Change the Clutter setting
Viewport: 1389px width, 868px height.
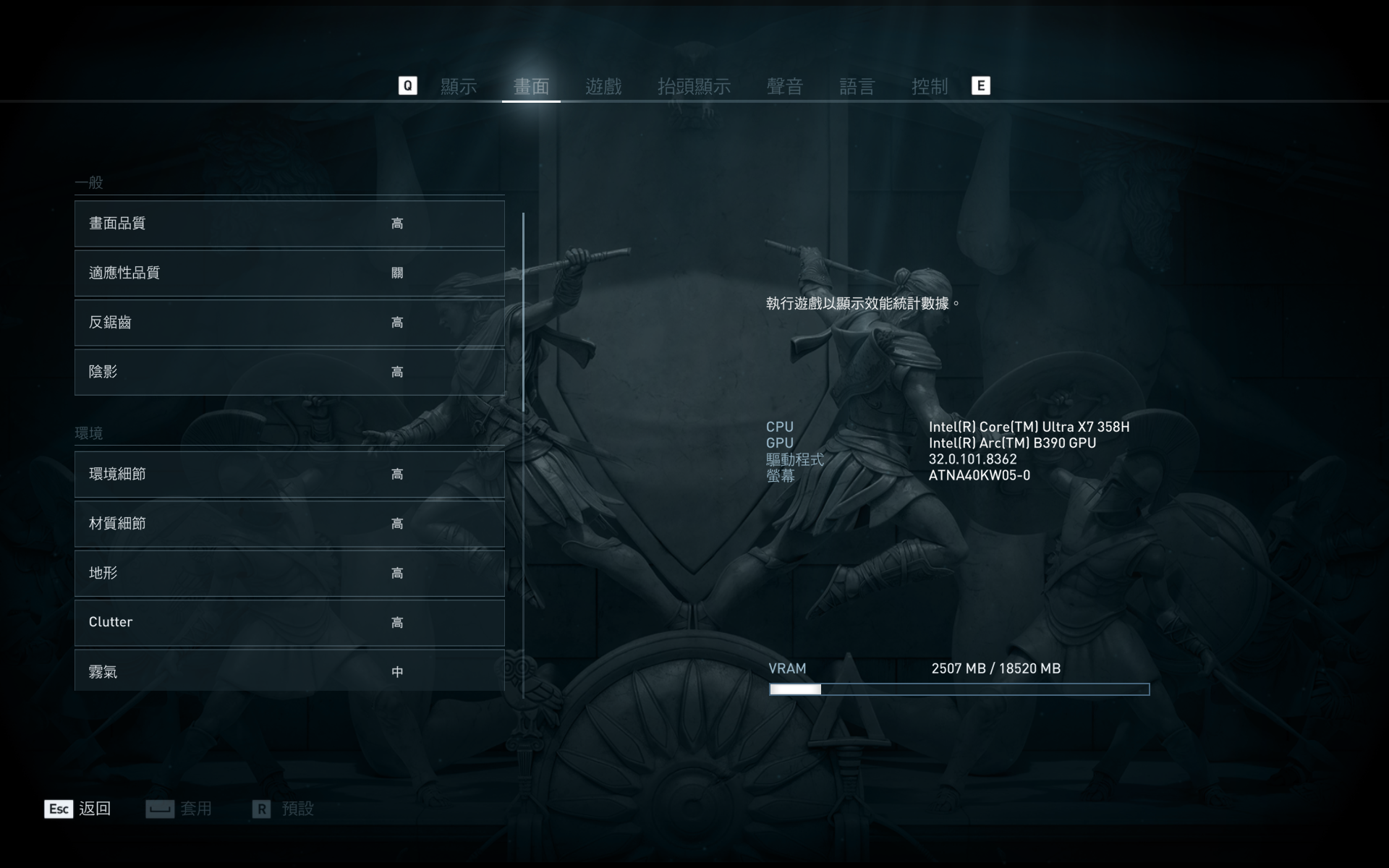289,623
